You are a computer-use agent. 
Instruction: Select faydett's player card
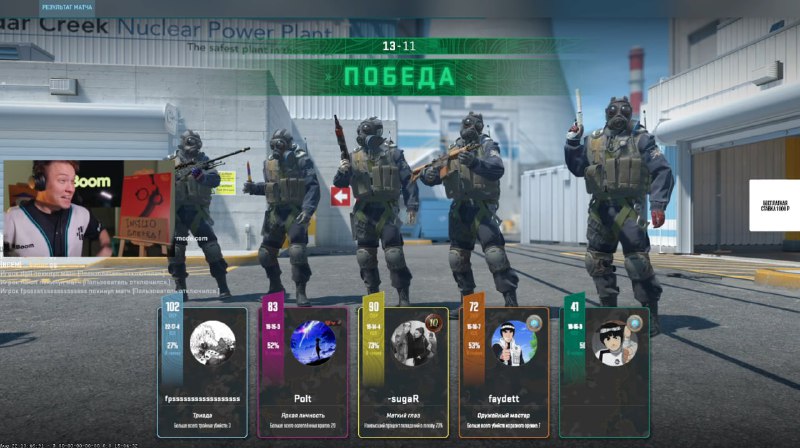click(504, 371)
